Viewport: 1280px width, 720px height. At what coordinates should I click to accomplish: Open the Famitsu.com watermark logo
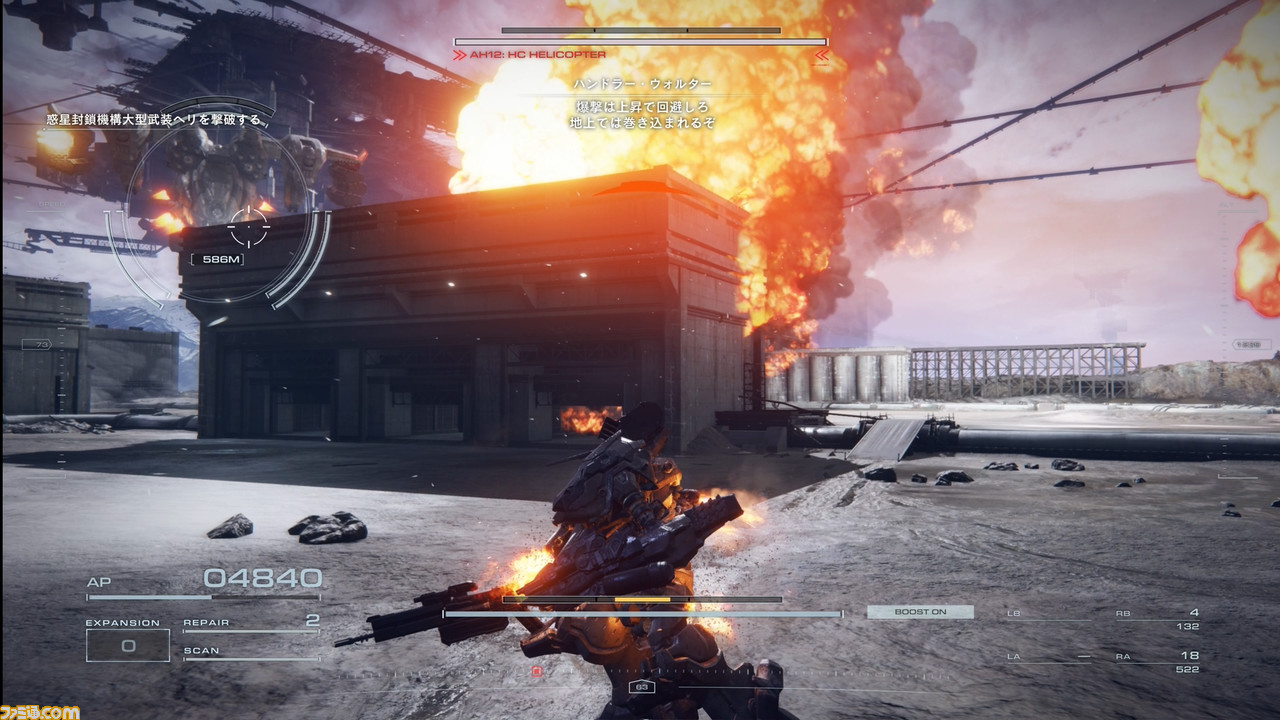click(x=40, y=711)
